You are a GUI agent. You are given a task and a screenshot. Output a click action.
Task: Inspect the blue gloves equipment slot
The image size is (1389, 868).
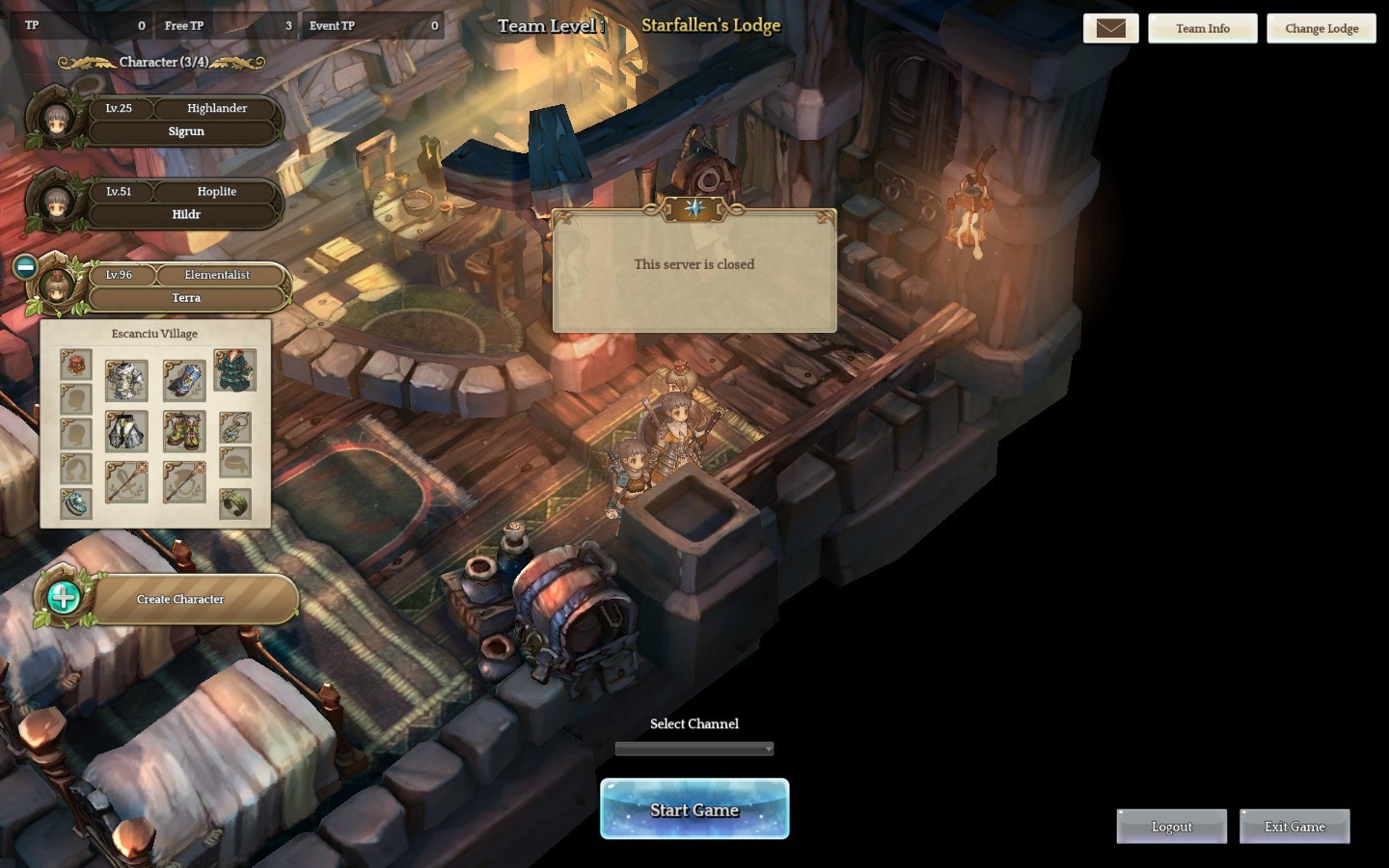(183, 380)
